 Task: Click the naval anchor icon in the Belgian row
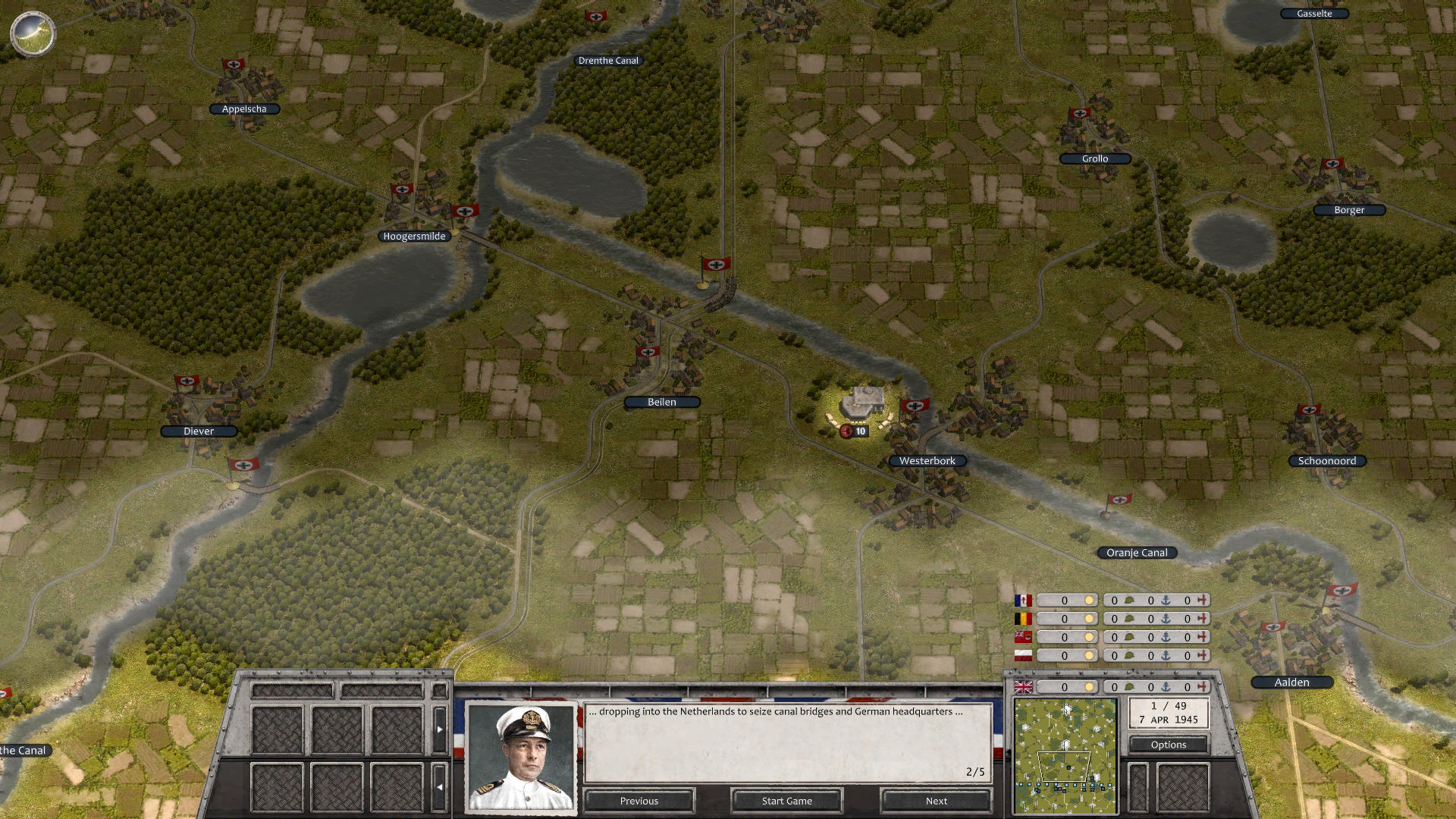pos(1166,619)
